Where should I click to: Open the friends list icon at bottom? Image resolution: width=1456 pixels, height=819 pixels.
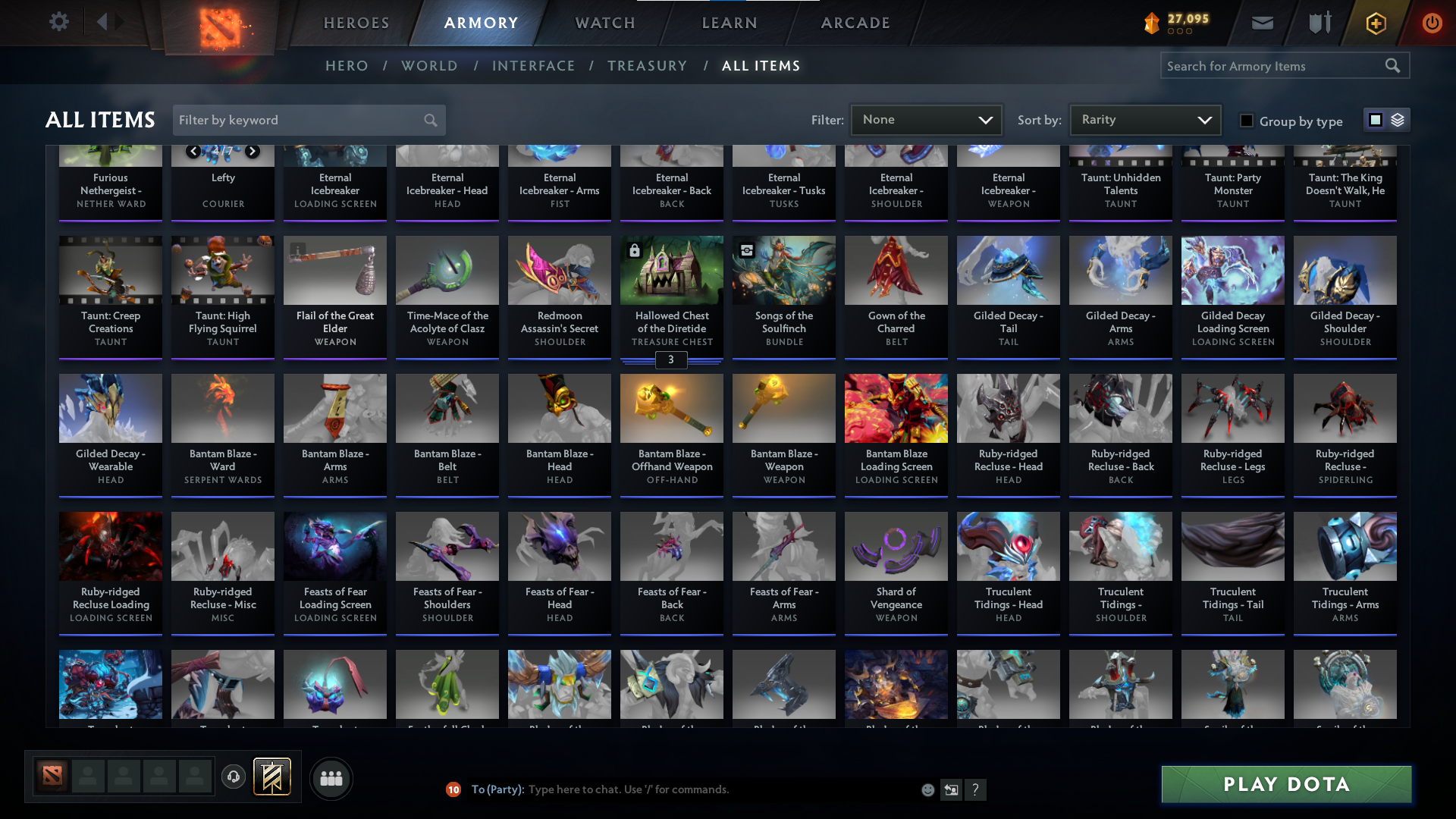point(331,778)
